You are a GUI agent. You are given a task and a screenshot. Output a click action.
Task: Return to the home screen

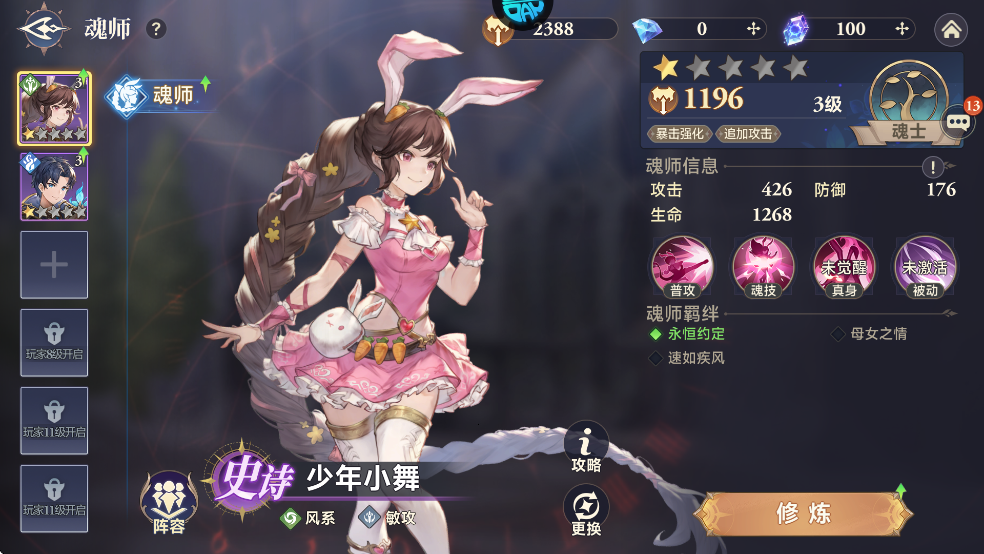tap(951, 30)
